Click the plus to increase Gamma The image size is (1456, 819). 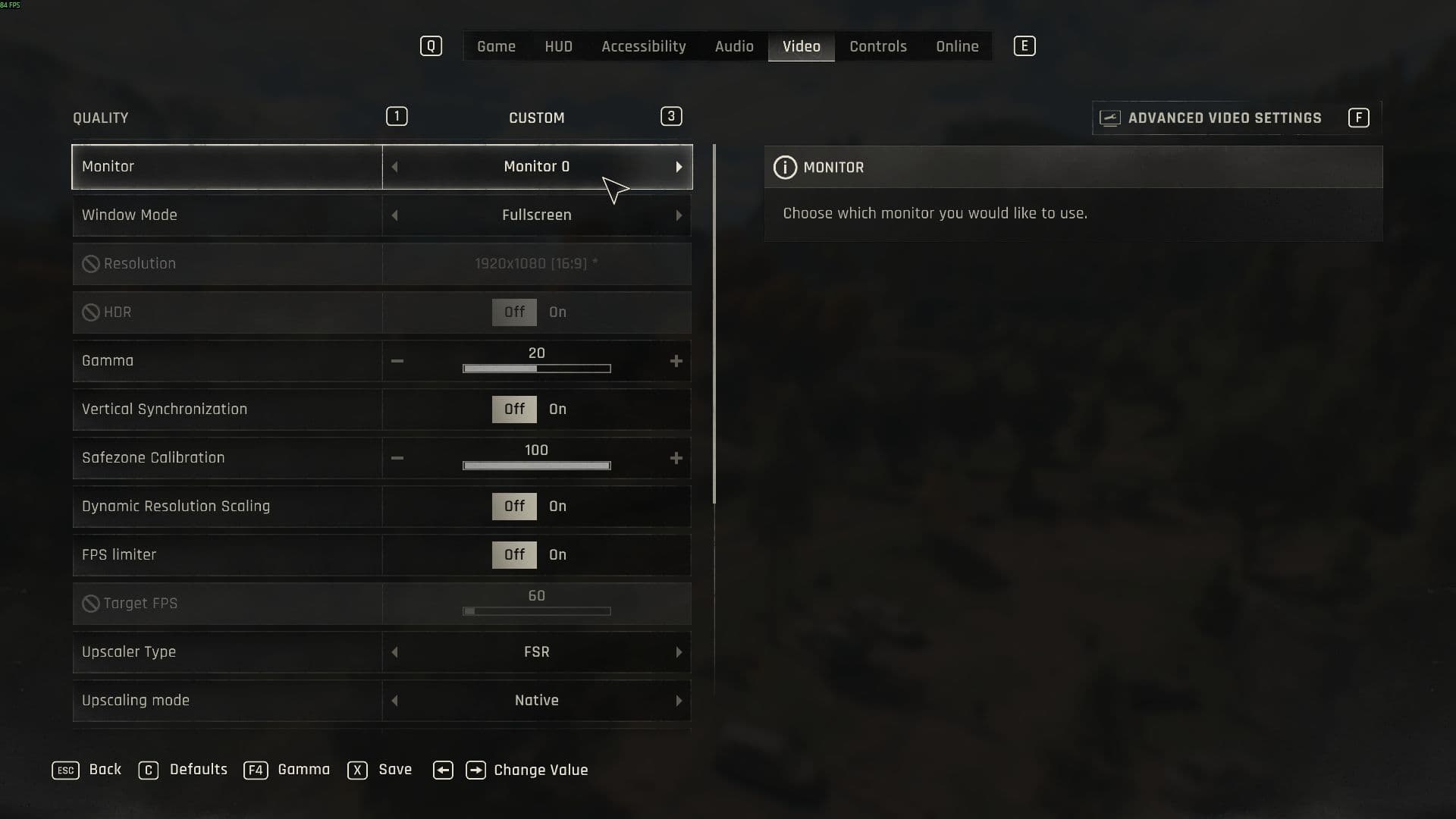point(676,361)
